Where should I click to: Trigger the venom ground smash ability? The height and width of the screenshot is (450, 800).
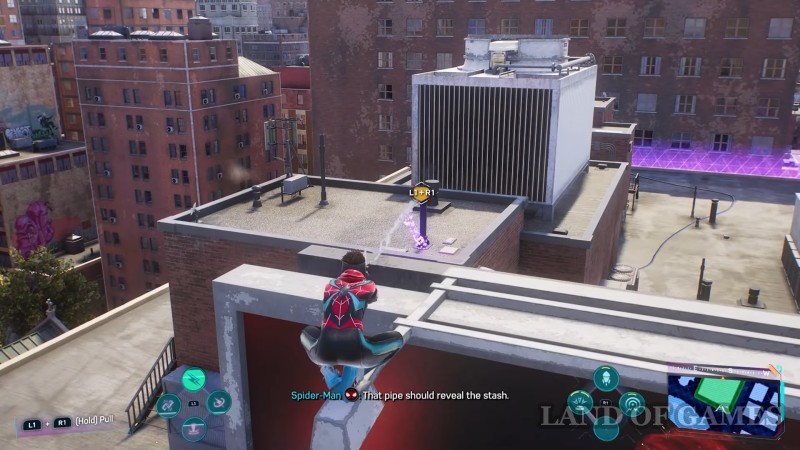tap(194, 428)
